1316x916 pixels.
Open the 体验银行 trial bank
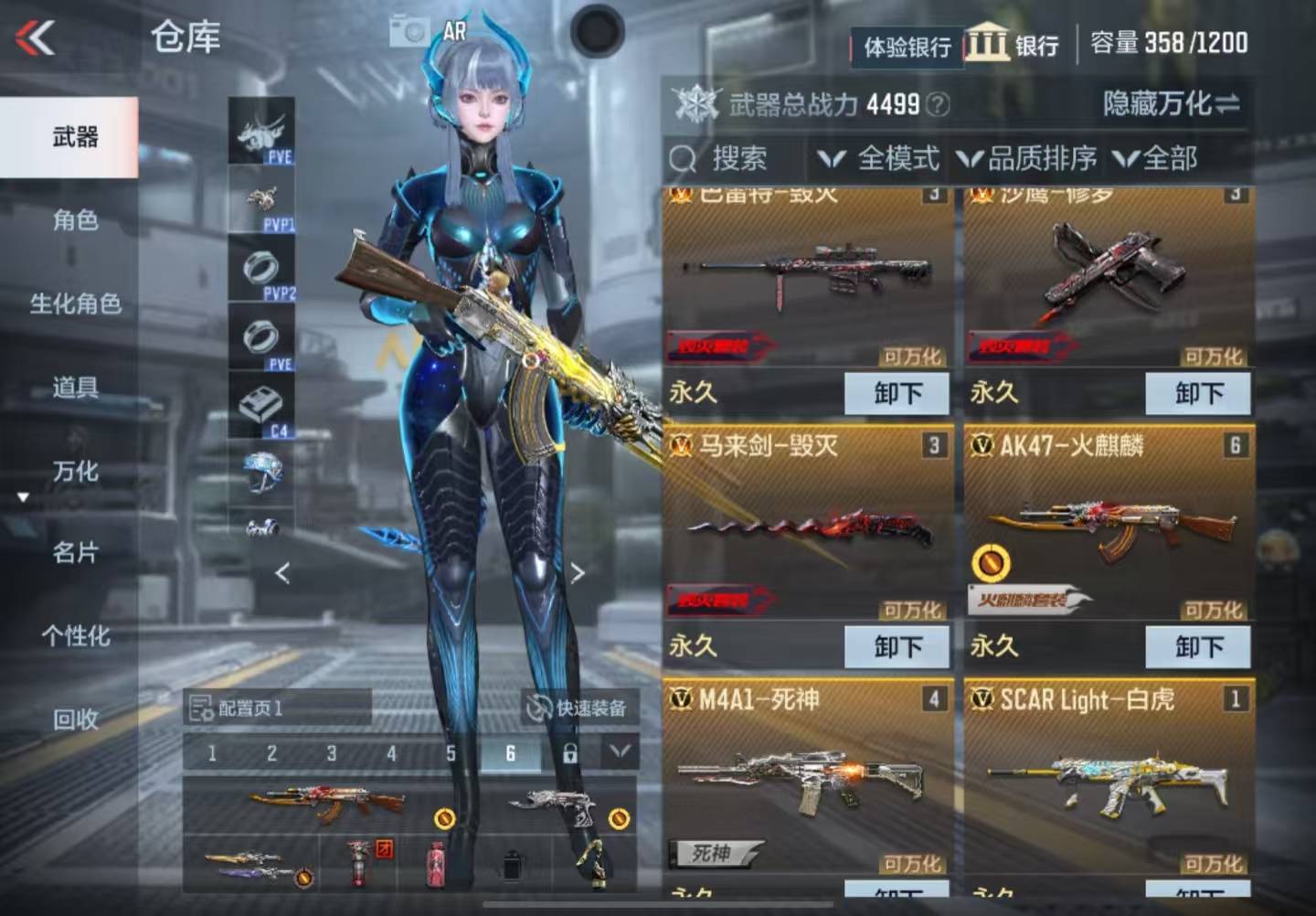907,47
